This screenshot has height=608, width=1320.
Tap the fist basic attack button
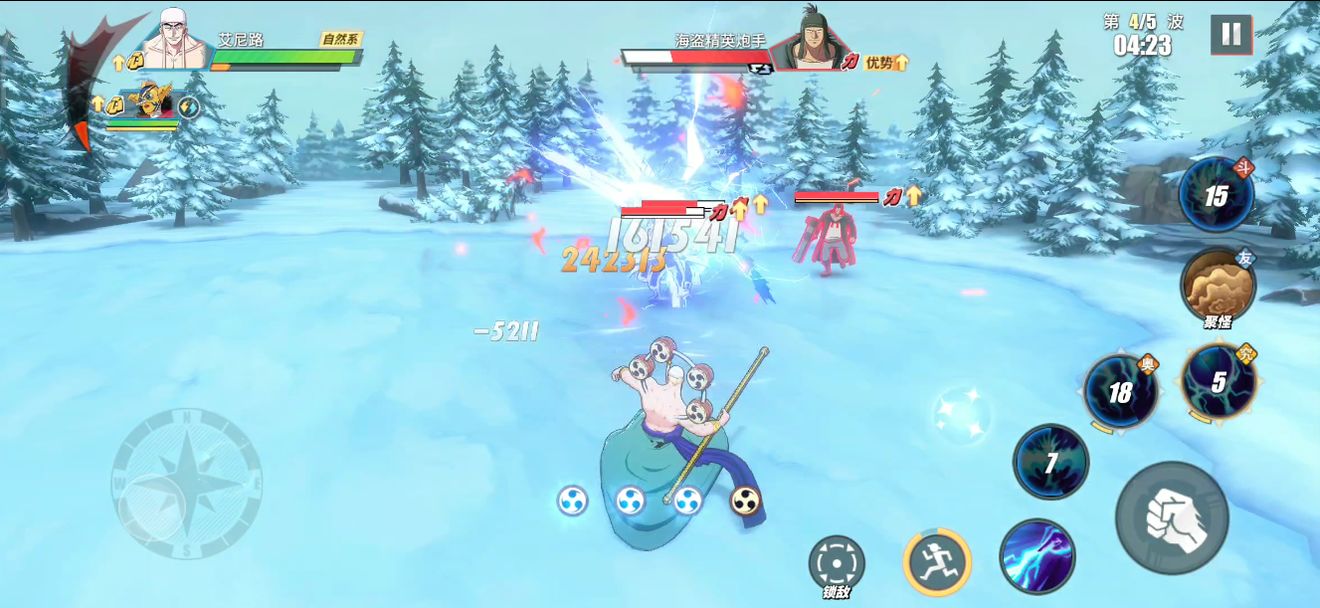pos(1172,517)
